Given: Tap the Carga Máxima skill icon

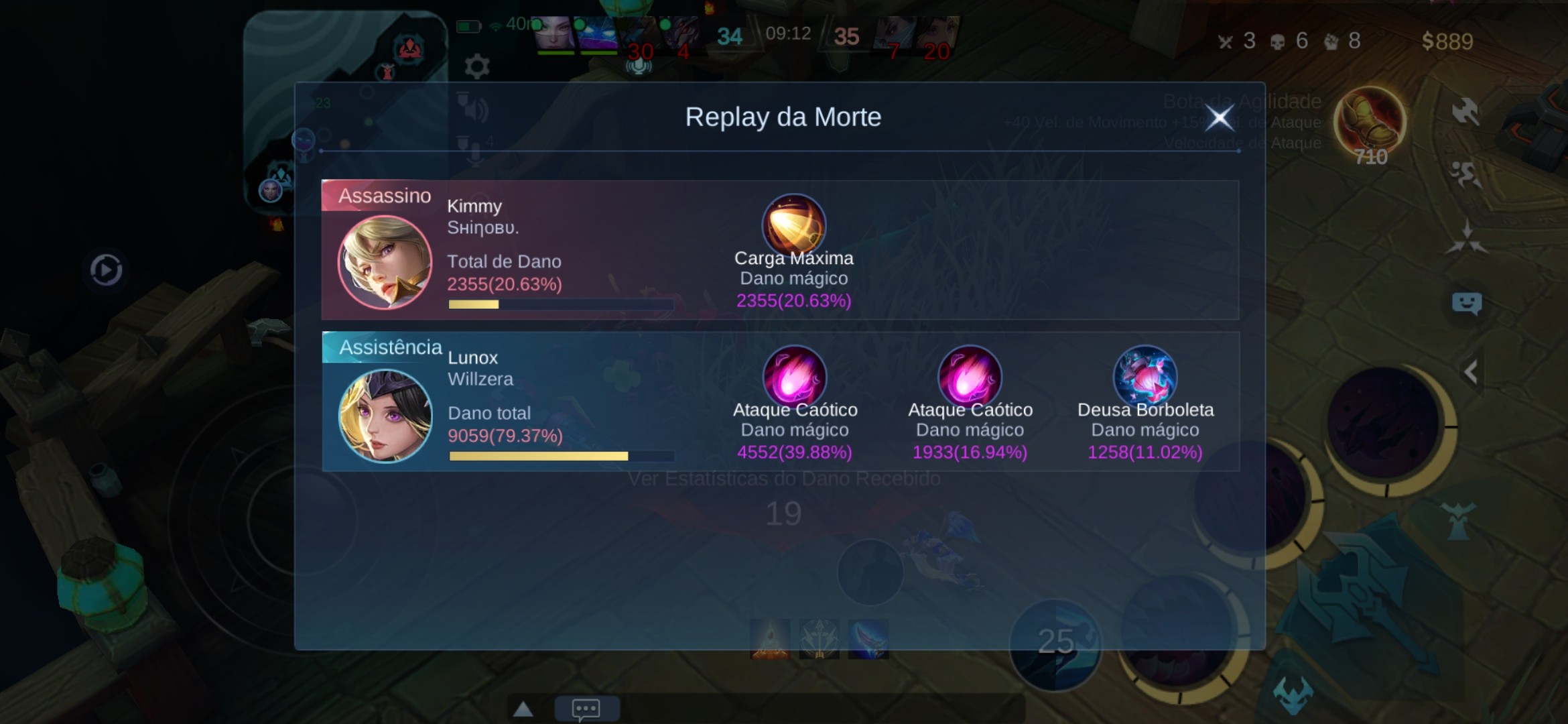Looking at the screenshot, I should click(x=793, y=225).
